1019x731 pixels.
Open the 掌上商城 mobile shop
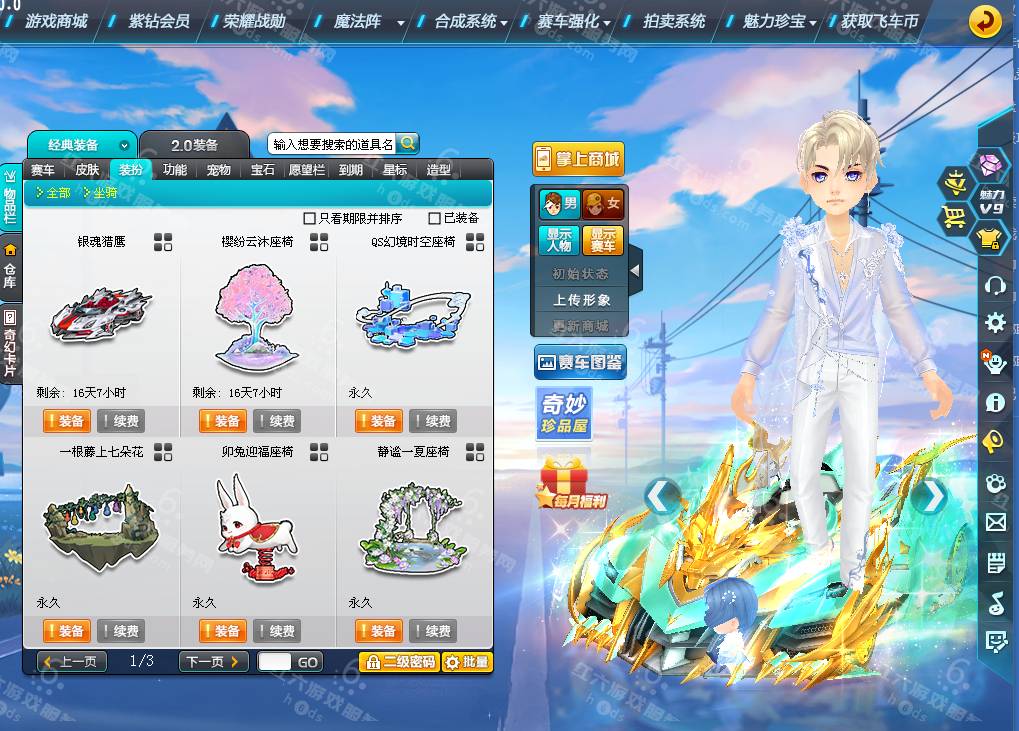(x=577, y=159)
